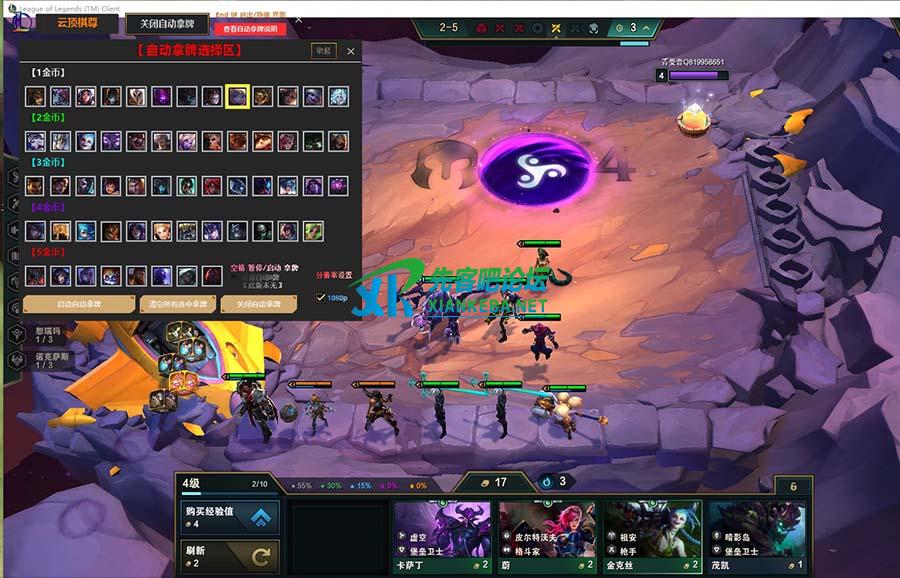The width and height of the screenshot is (900, 578).
Task: Click the 清空所有选中拿牌 clear button
Action: coord(178,304)
